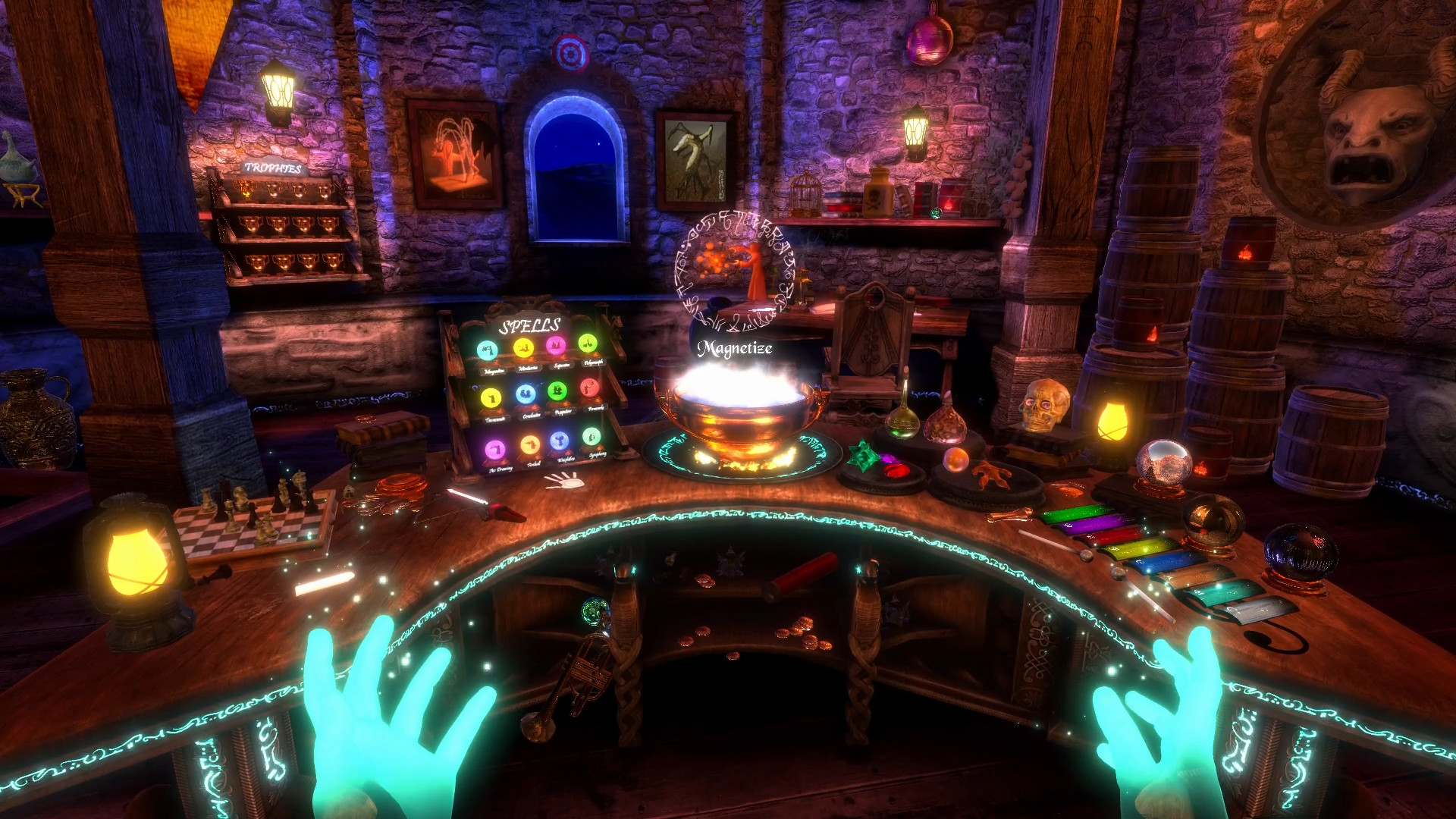Select the blue orb on the bottom shelf
The image size is (1456, 819).
(560, 441)
